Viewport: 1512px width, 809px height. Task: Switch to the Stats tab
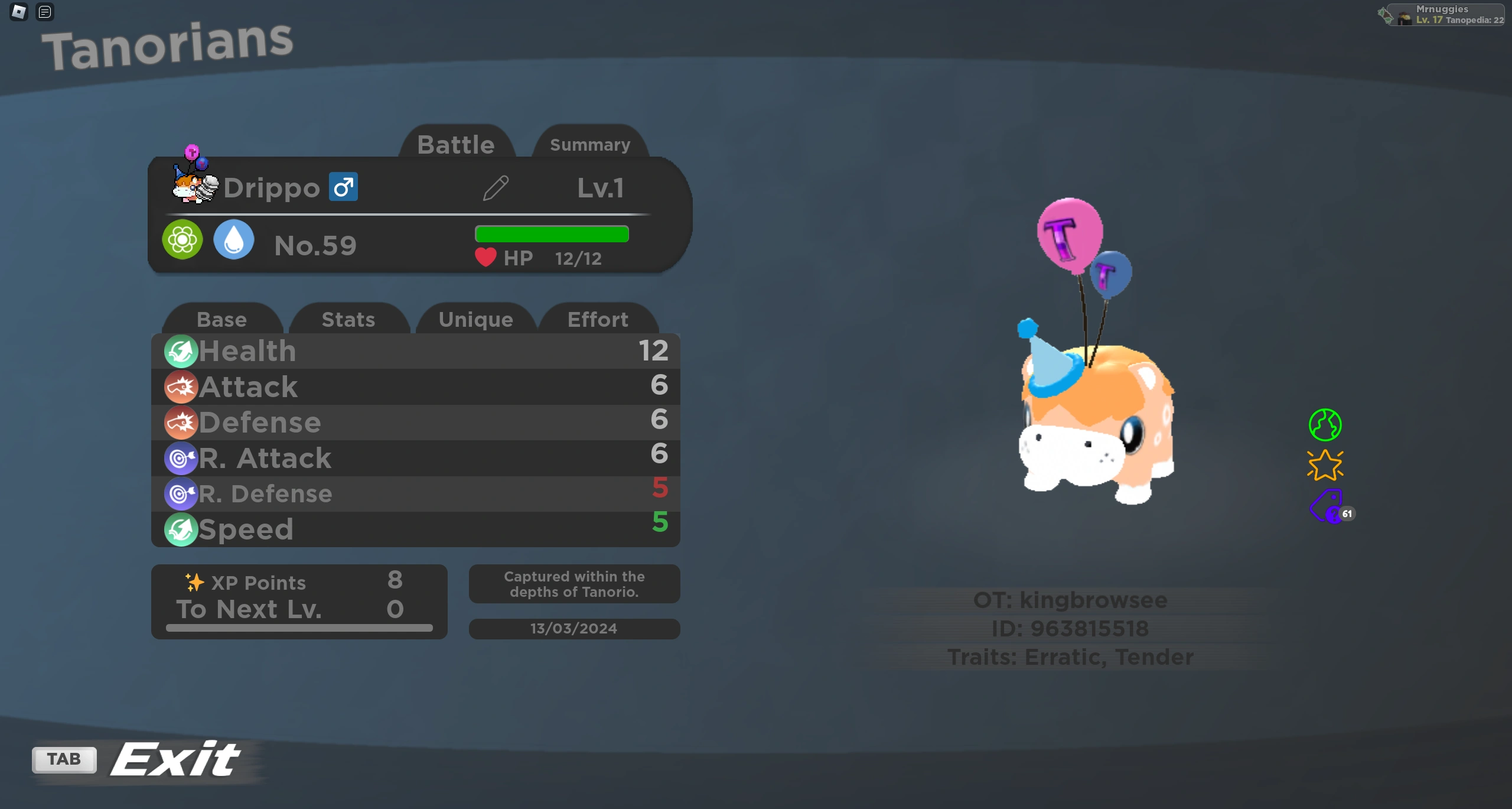point(348,319)
